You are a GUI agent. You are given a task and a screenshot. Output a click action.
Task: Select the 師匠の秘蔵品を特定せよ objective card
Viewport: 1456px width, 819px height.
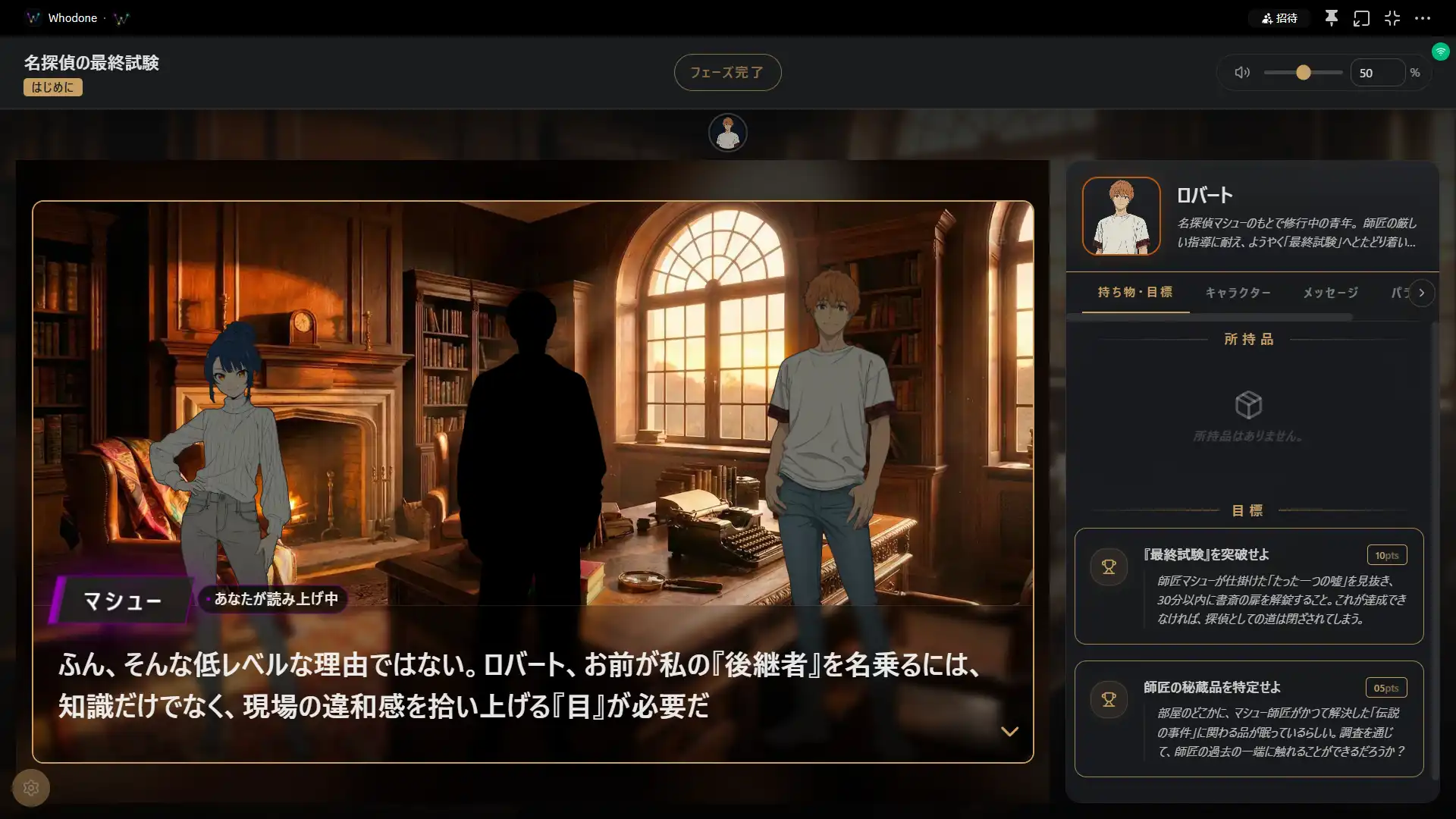coord(1248,719)
